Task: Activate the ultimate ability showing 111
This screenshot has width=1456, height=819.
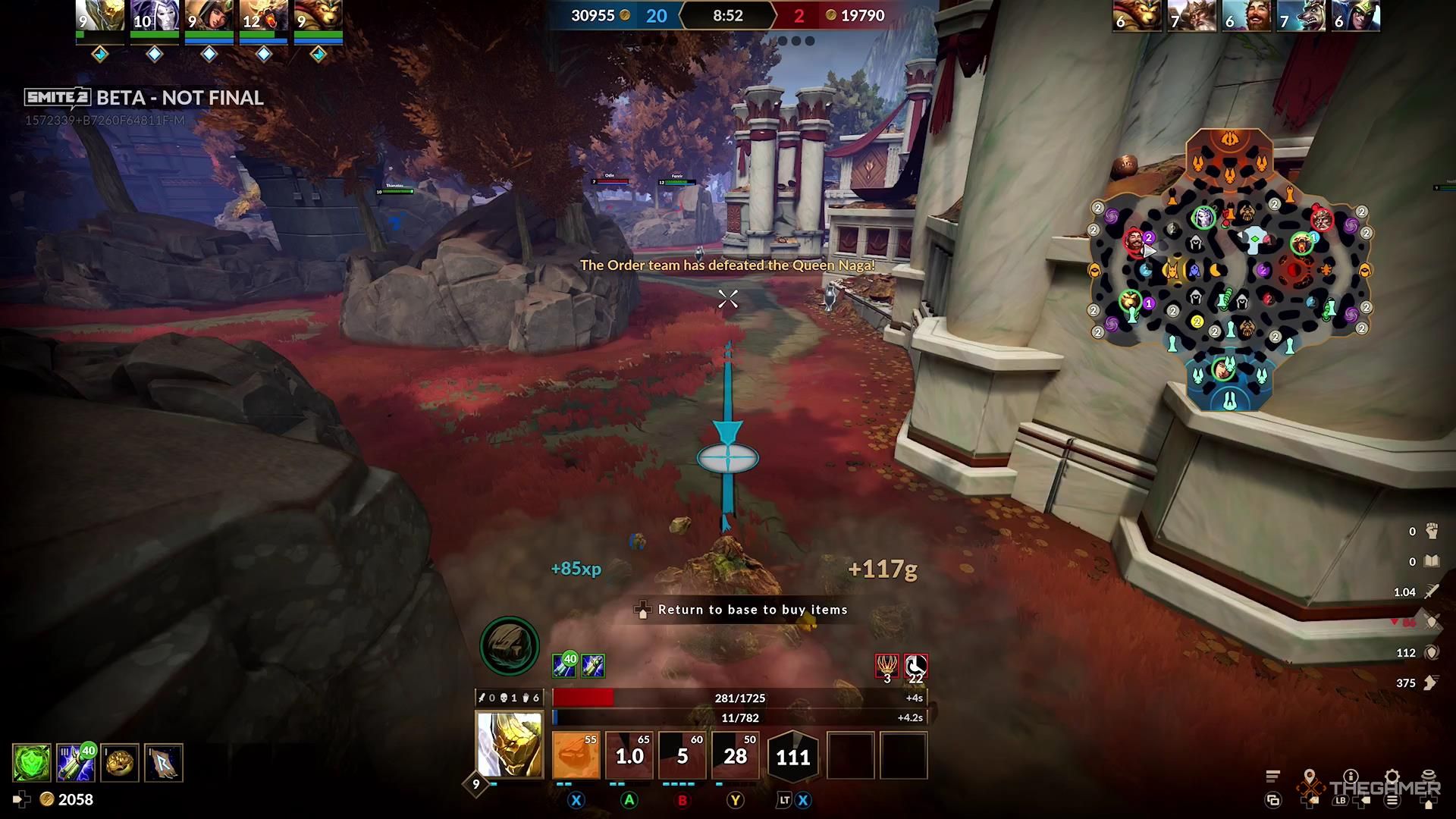Action: coord(792,756)
